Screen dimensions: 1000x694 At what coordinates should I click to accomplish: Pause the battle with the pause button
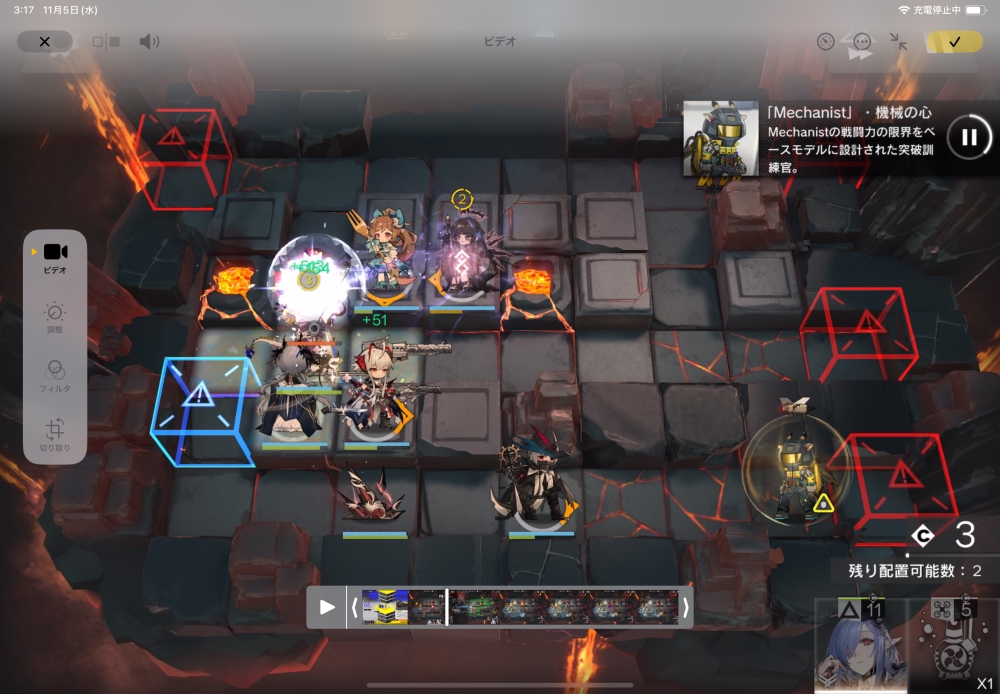[x=968, y=137]
